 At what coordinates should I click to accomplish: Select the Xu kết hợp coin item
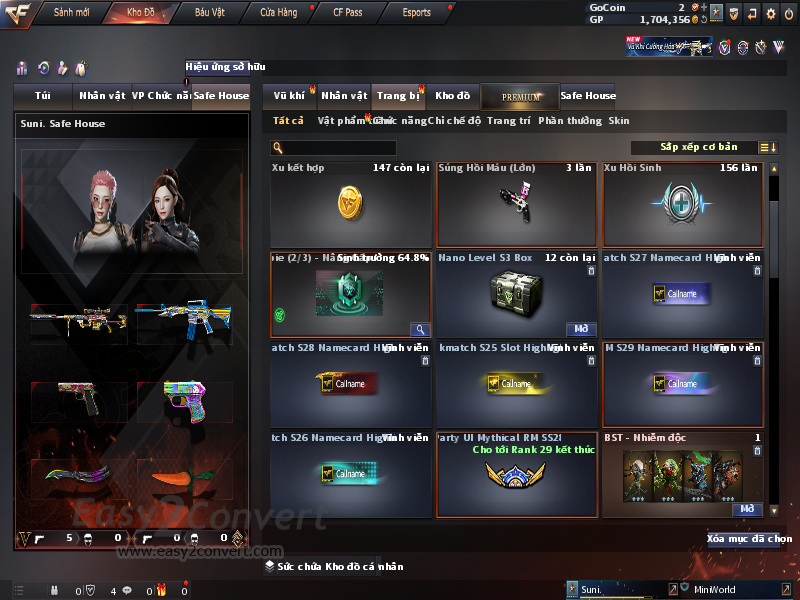coord(351,204)
